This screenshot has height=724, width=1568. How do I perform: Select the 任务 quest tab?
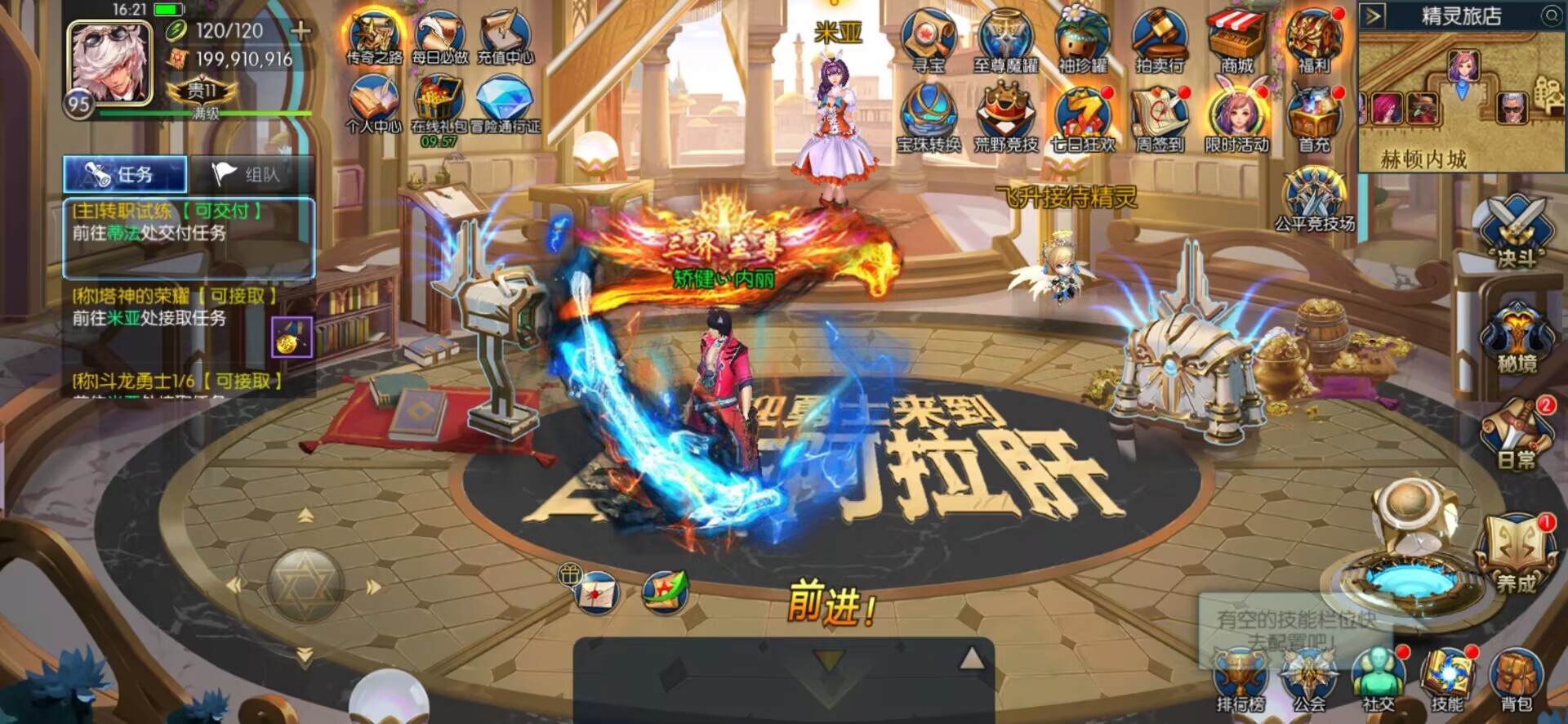125,172
